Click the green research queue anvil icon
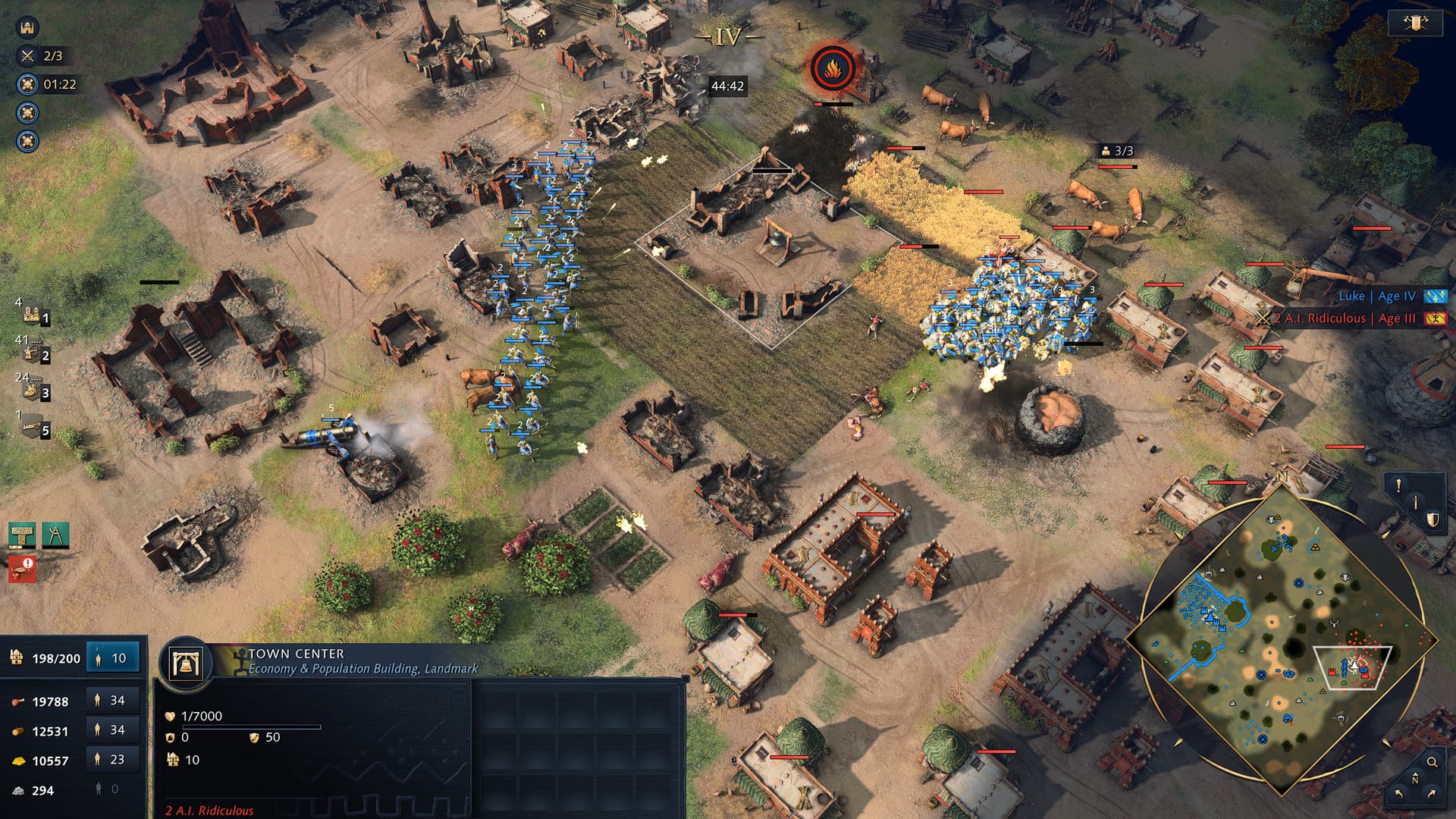Viewport: 1456px width, 819px height. pyautogui.click(x=22, y=535)
